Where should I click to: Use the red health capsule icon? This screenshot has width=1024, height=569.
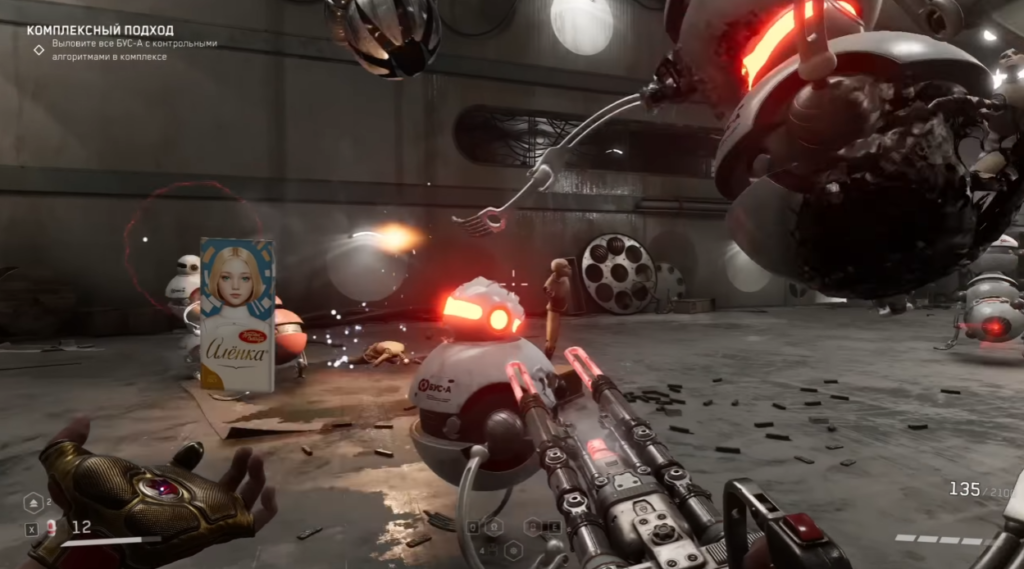51,527
